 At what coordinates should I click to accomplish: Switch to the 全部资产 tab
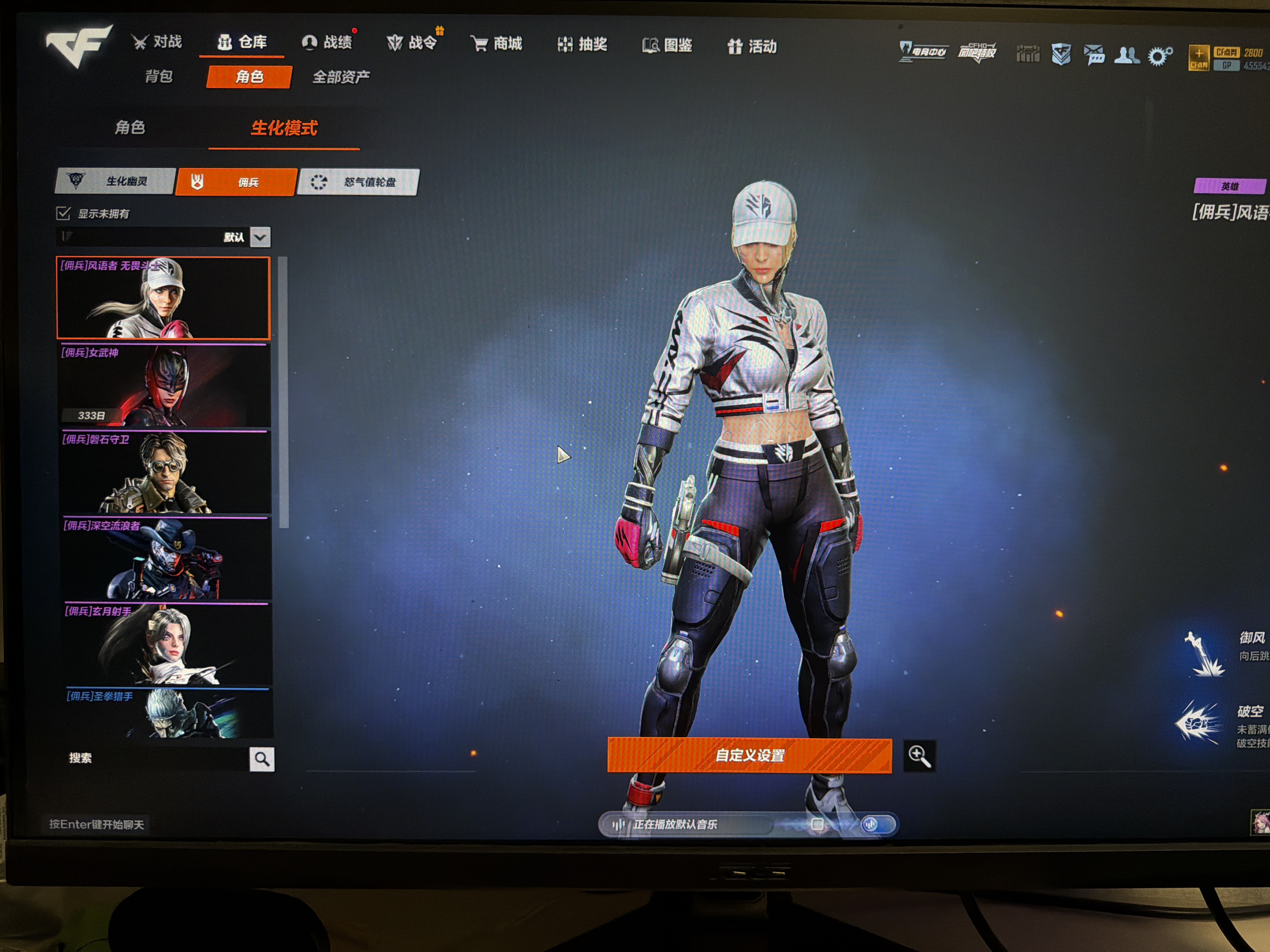pos(341,77)
